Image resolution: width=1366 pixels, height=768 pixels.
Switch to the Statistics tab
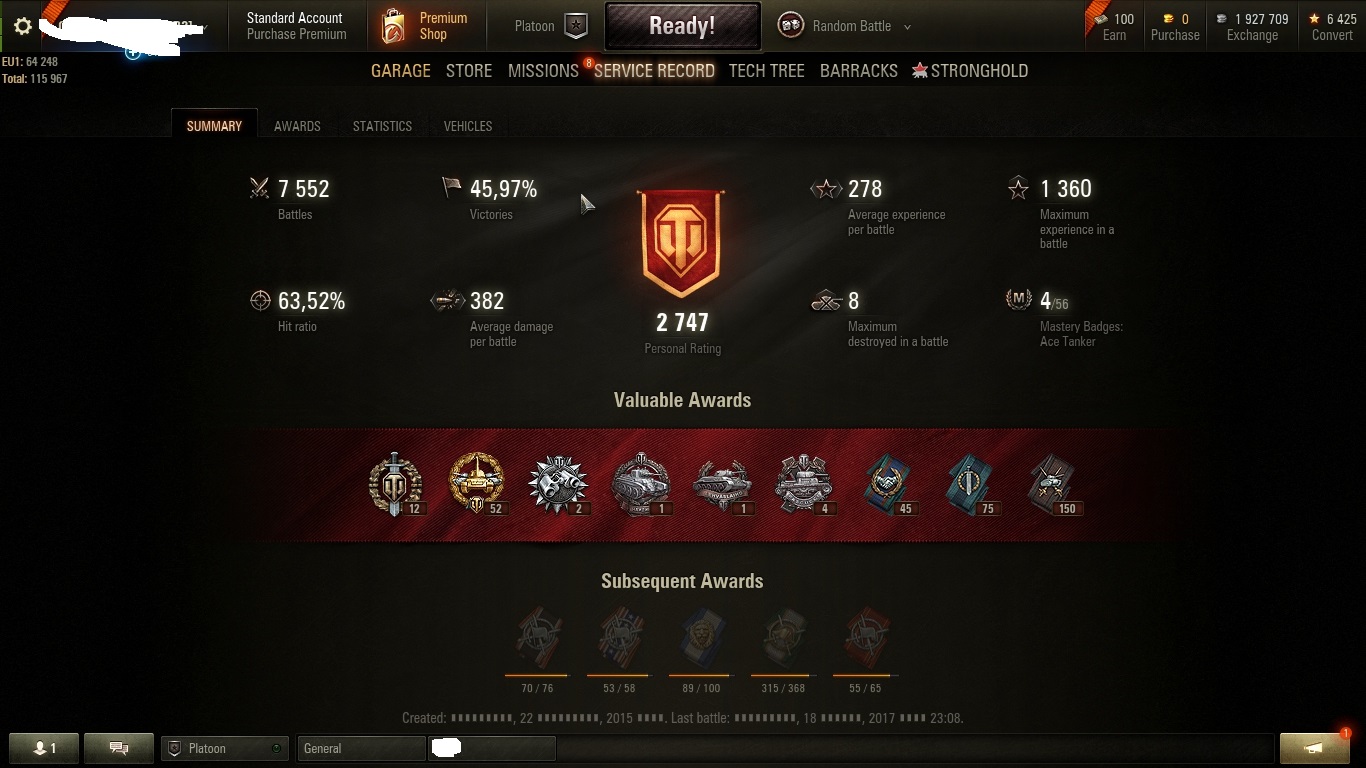[x=382, y=126]
